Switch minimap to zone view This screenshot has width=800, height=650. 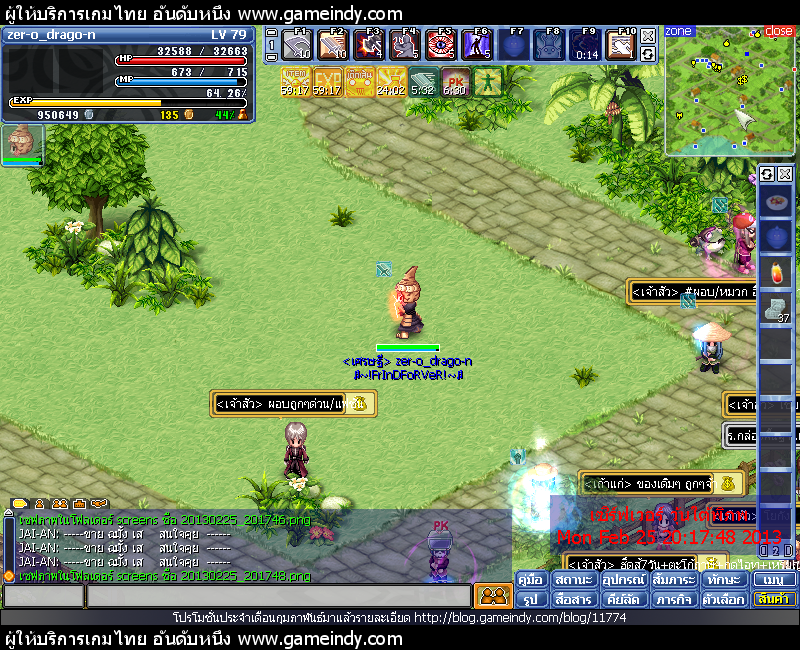(679, 31)
